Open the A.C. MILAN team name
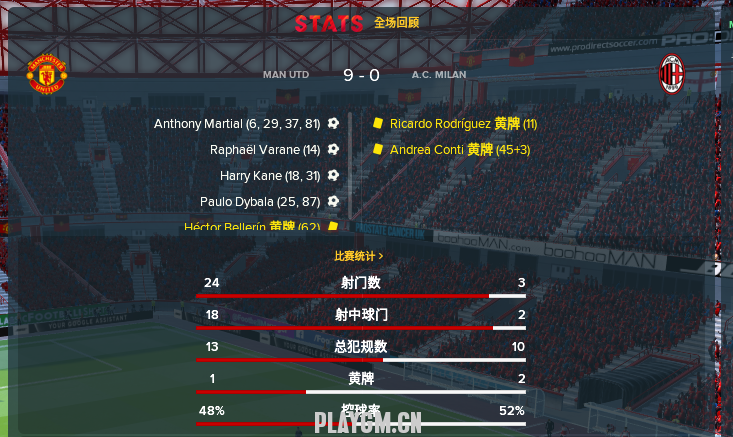The width and height of the screenshot is (733, 437). pyautogui.click(x=438, y=75)
